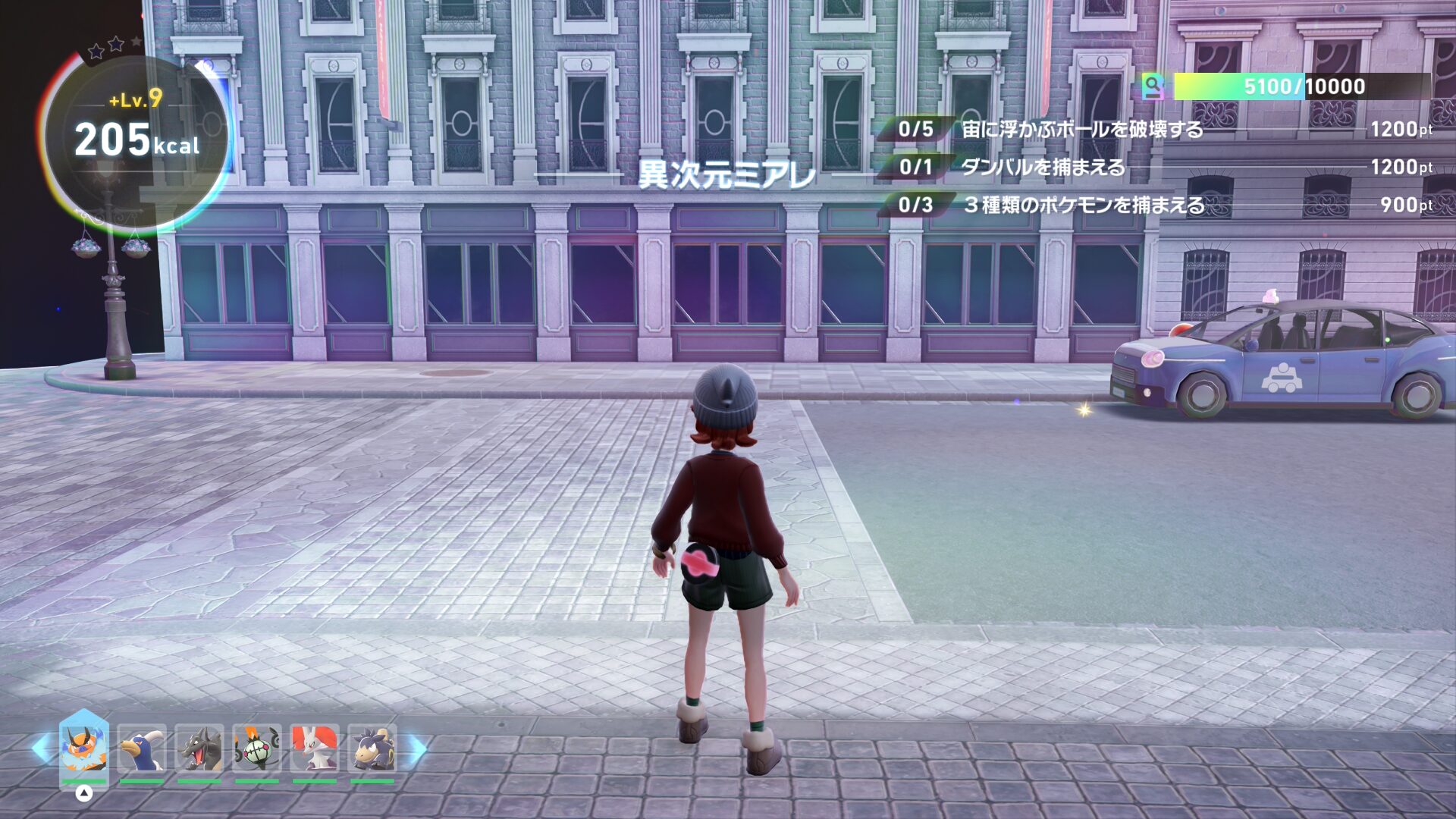
Task: Choose the blue Heracross party slot
Action: (x=142, y=748)
